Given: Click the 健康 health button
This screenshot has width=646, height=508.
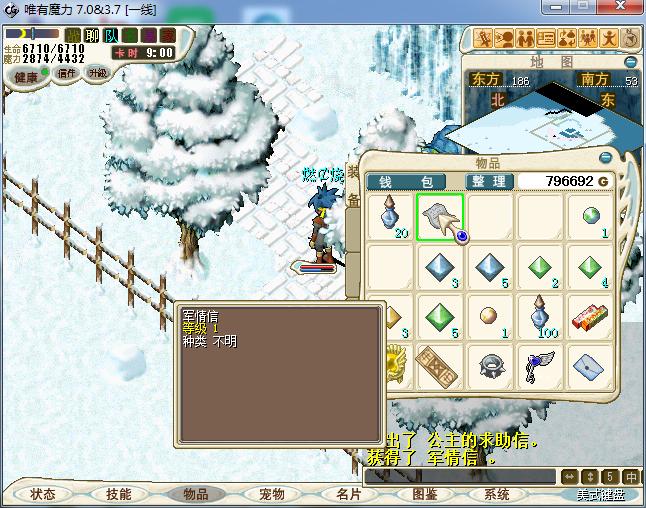Looking at the screenshot, I should (x=27, y=77).
